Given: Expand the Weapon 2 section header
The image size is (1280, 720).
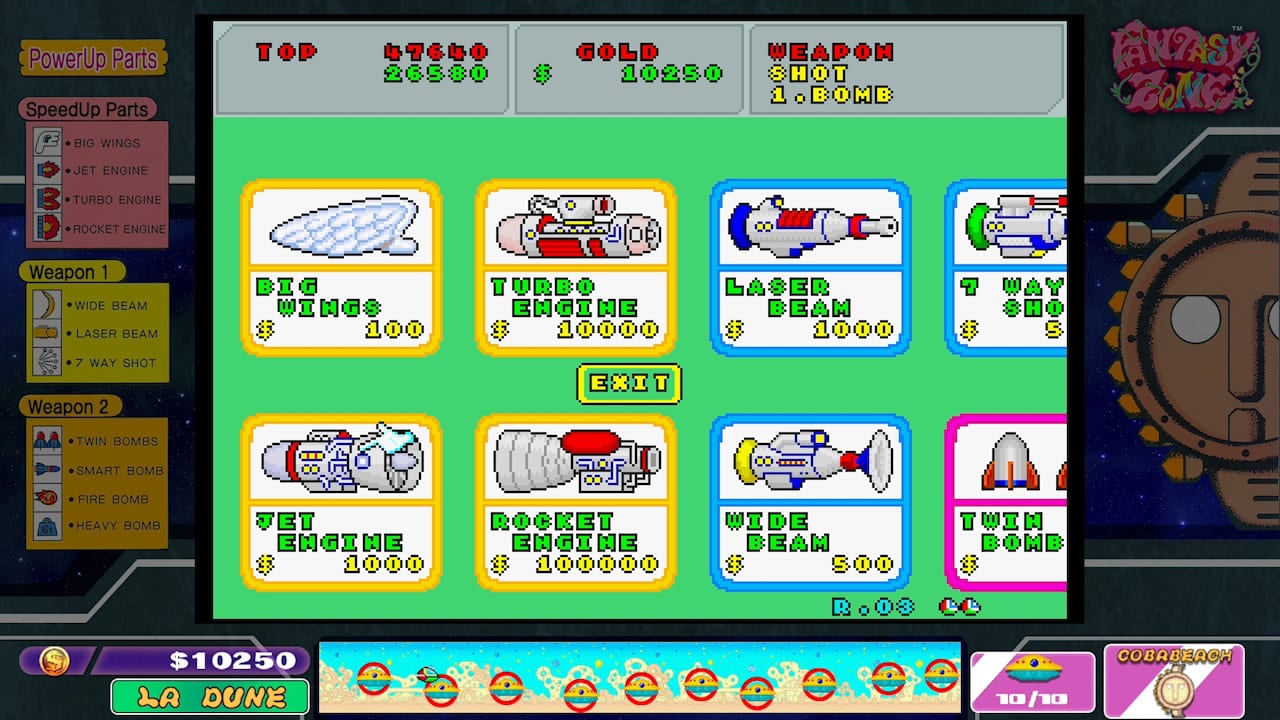Looking at the screenshot, I should click(70, 406).
